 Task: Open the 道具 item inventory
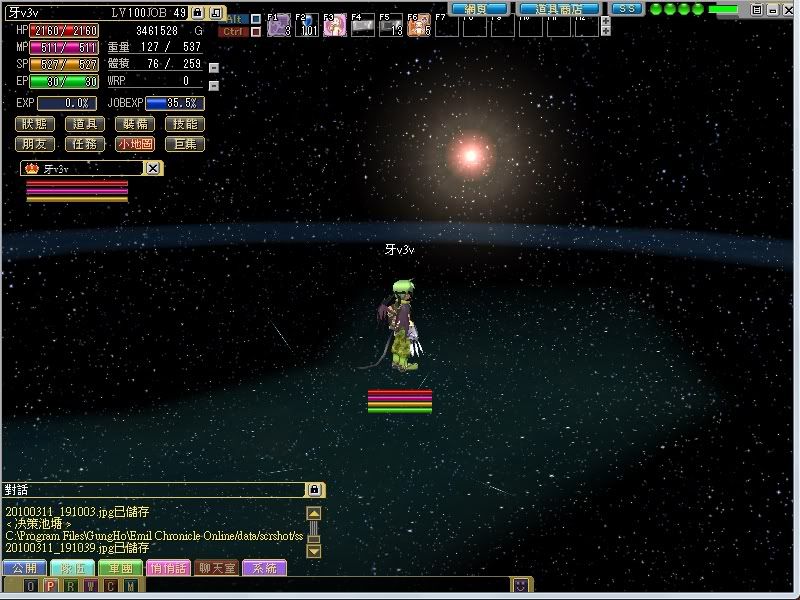click(x=86, y=125)
